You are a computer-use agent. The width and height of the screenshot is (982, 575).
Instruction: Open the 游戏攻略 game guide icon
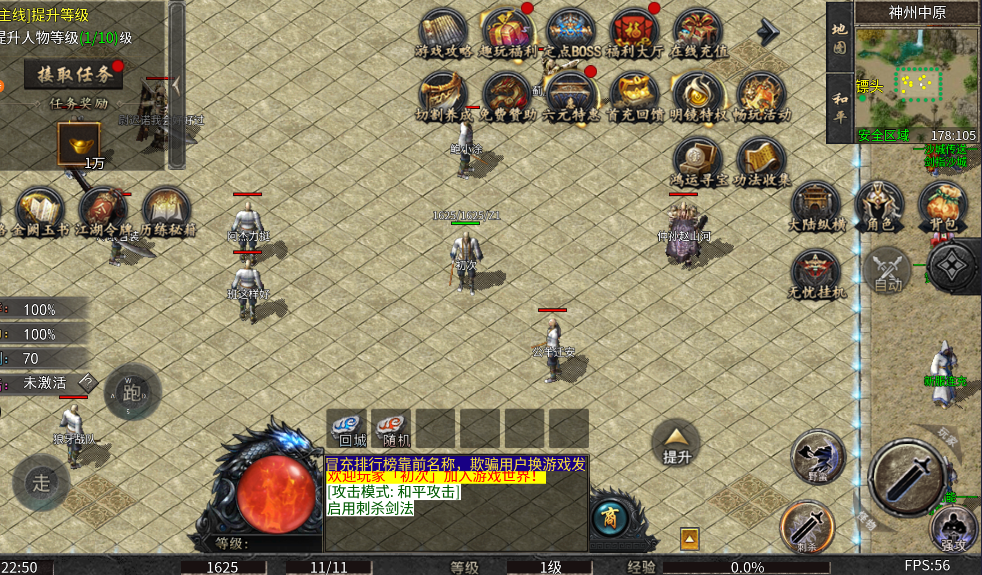pos(444,31)
